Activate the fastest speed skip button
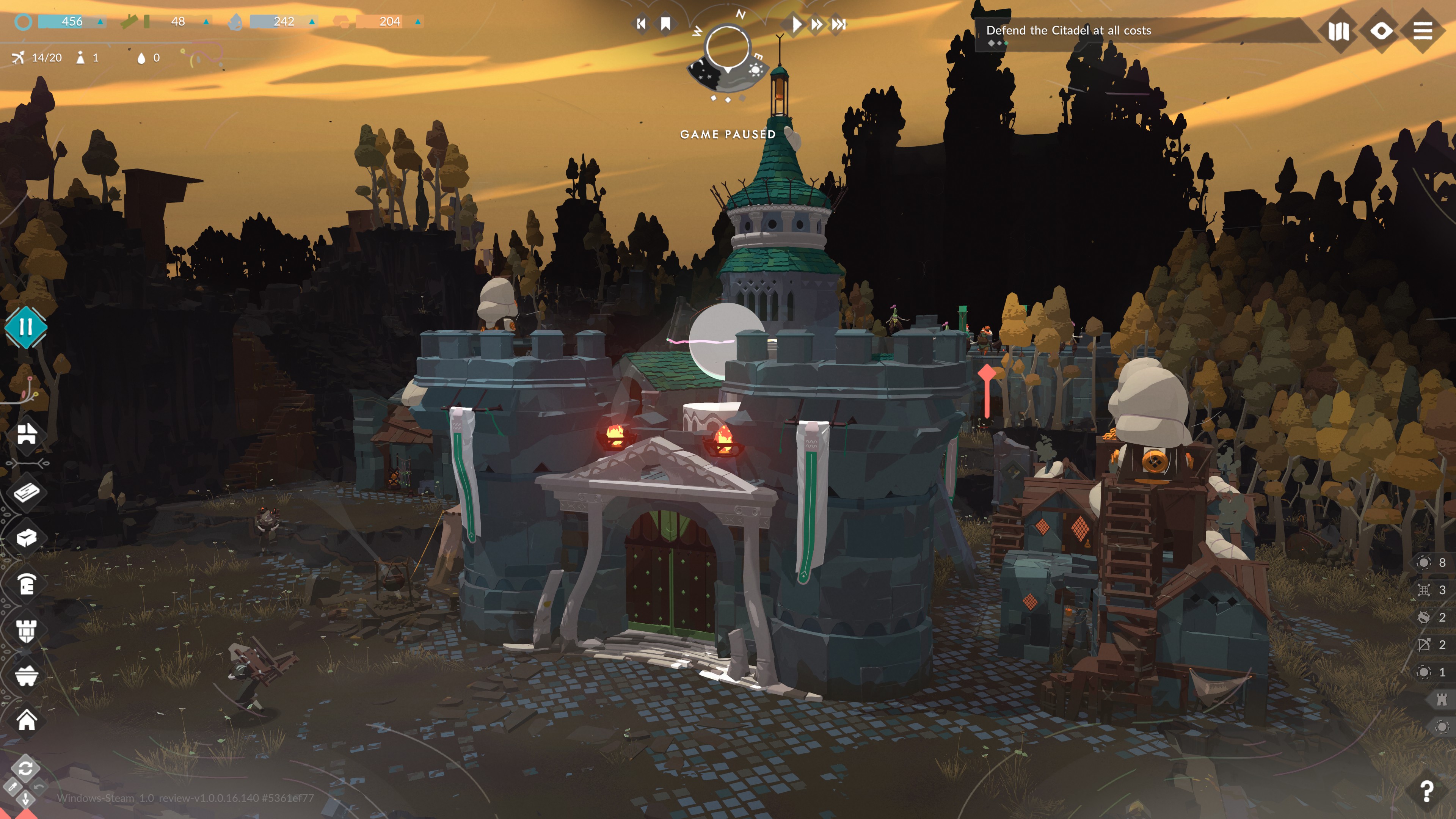Image resolution: width=1456 pixels, height=819 pixels. tap(839, 24)
